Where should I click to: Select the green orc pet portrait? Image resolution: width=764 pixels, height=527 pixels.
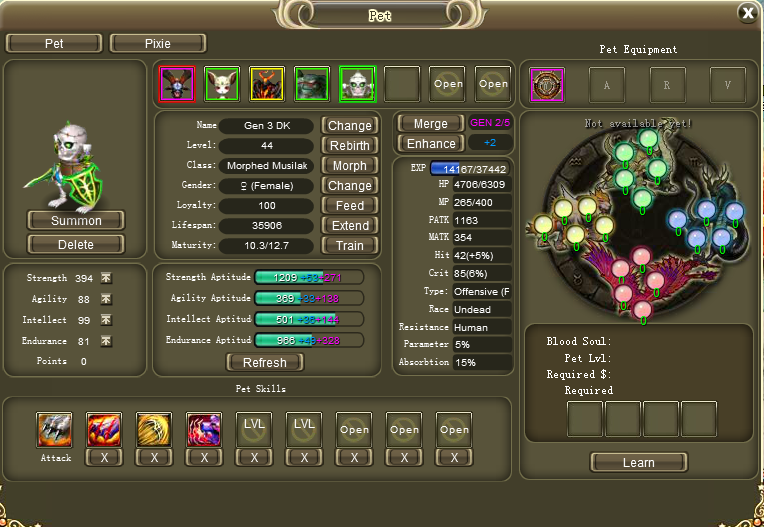click(312, 84)
